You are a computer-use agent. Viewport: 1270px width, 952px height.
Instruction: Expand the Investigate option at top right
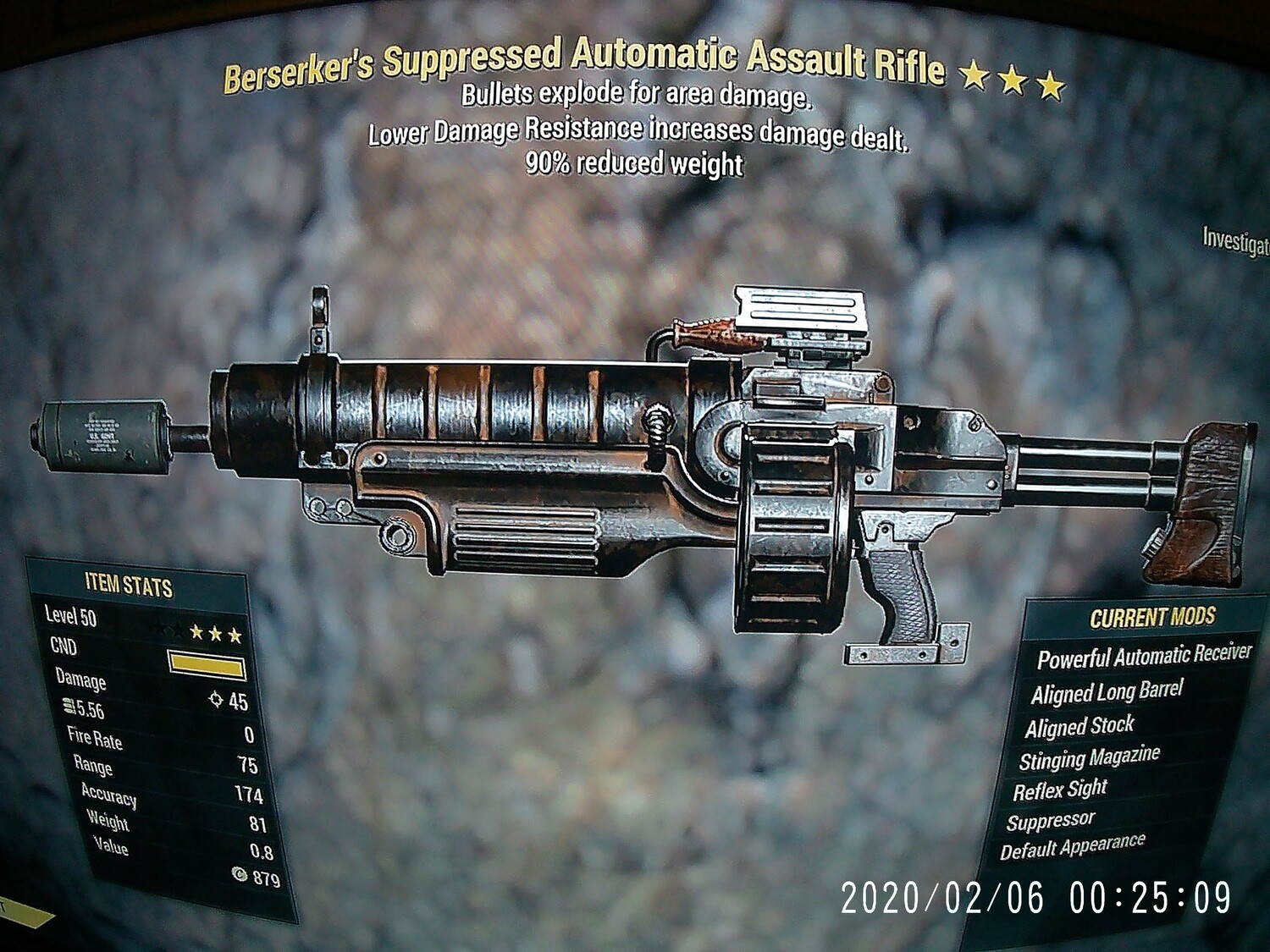point(1236,241)
